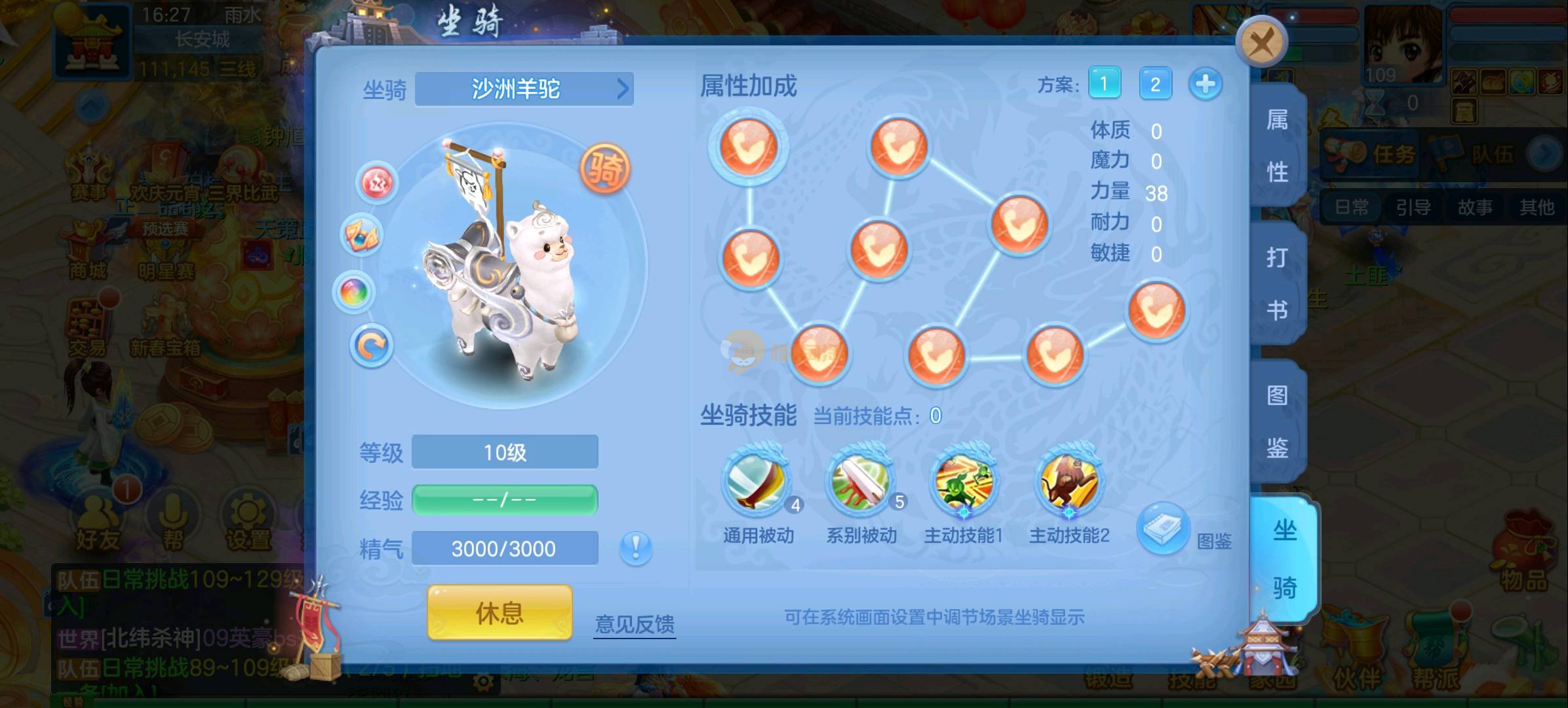Close the mount panel
The image size is (1568, 708).
click(1261, 43)
